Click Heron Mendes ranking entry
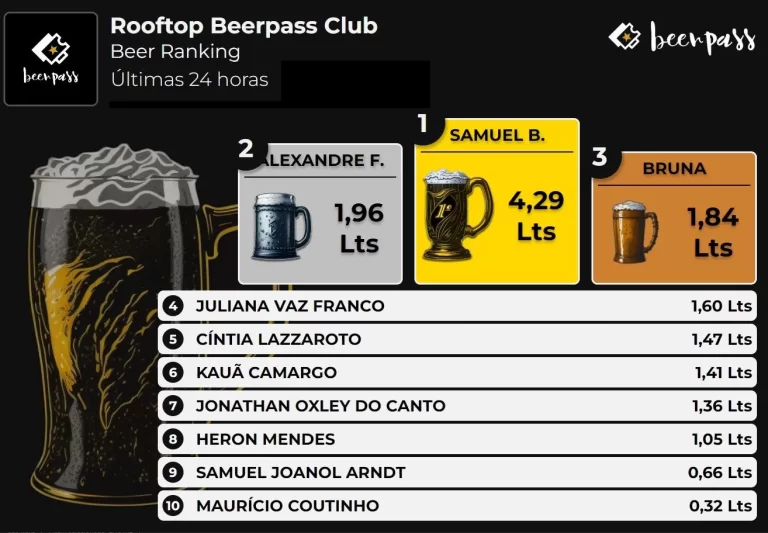Image resolution: width=768 pixels, height=533 pixels. 457,439
